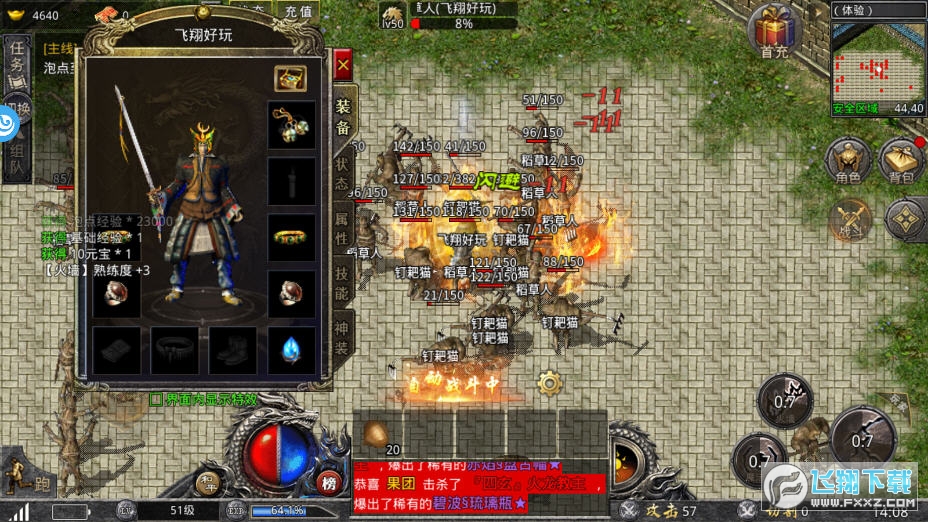Select the equipped necklace slot
The width and height of the screenshot is (928, 522).
point(291,125)
